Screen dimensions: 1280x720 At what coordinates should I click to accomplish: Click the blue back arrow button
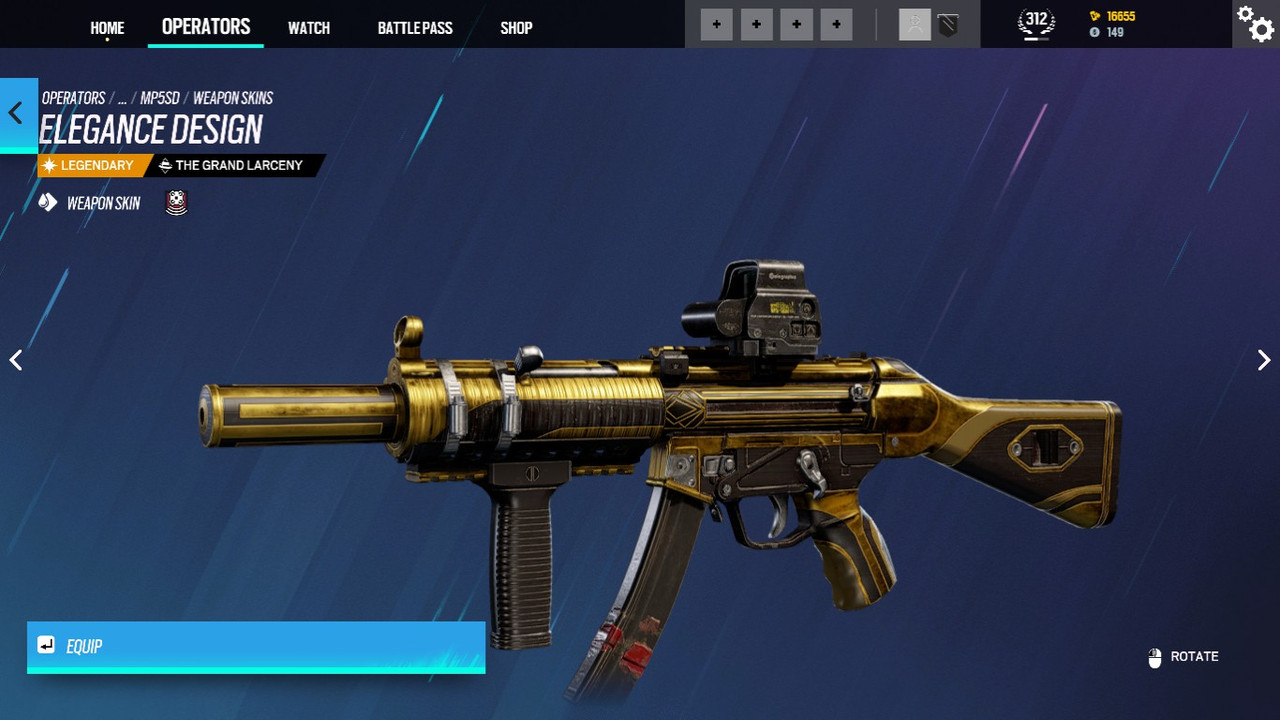[17, 113]
